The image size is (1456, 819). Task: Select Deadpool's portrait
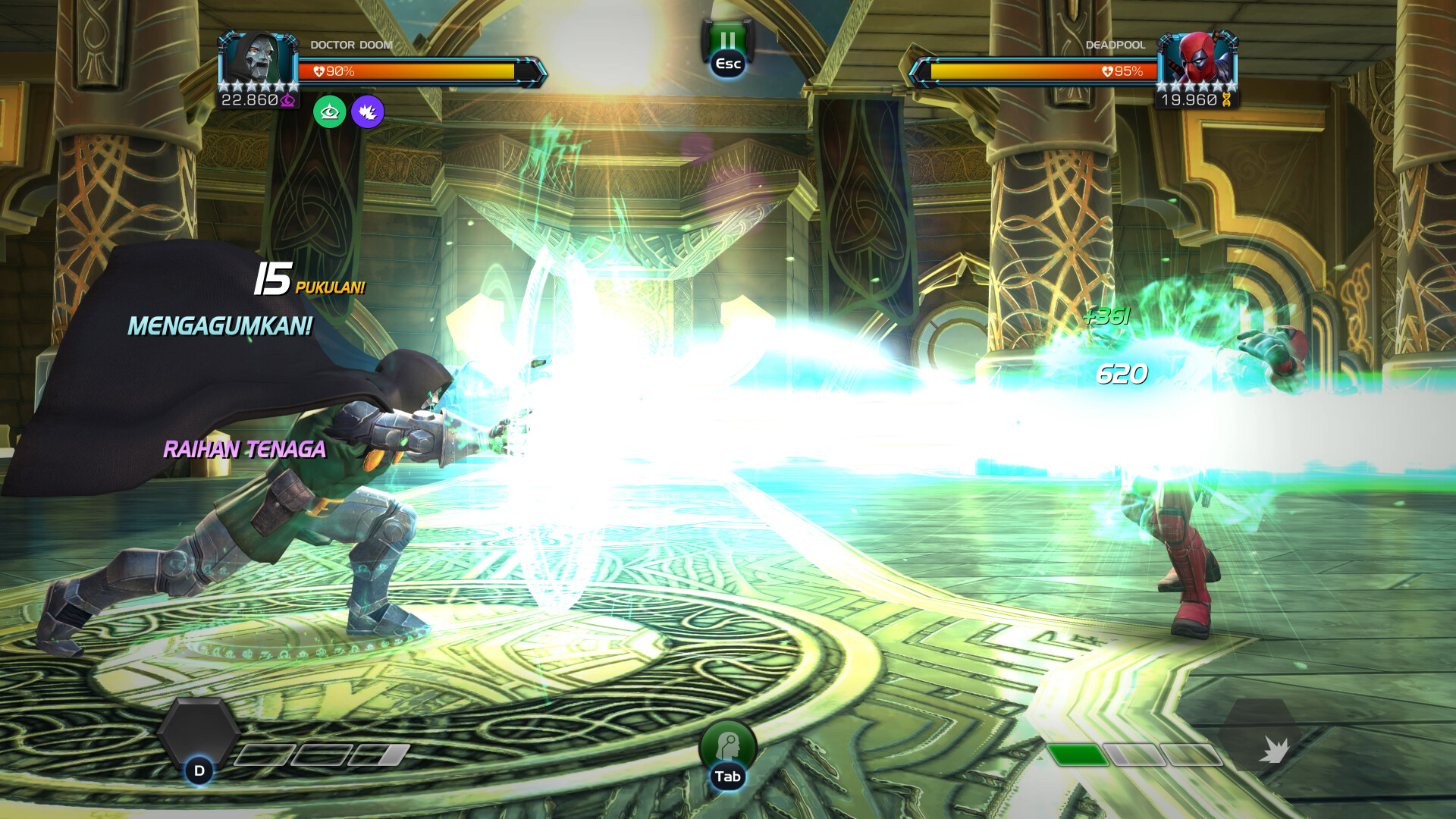click(x=1197, y=59)
